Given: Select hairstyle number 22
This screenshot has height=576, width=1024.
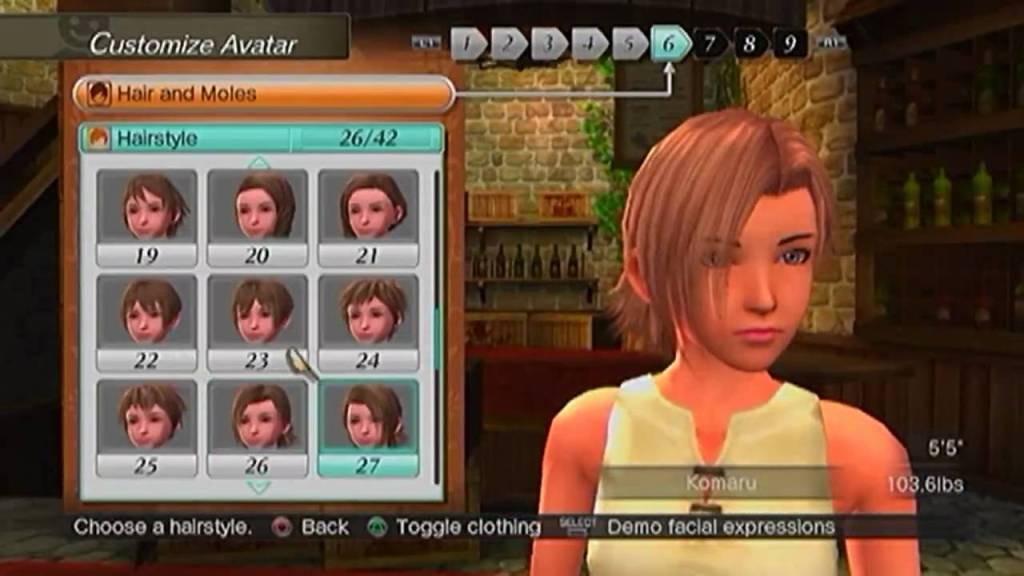Looking at the screenshot, I should (x=146, y=322).
